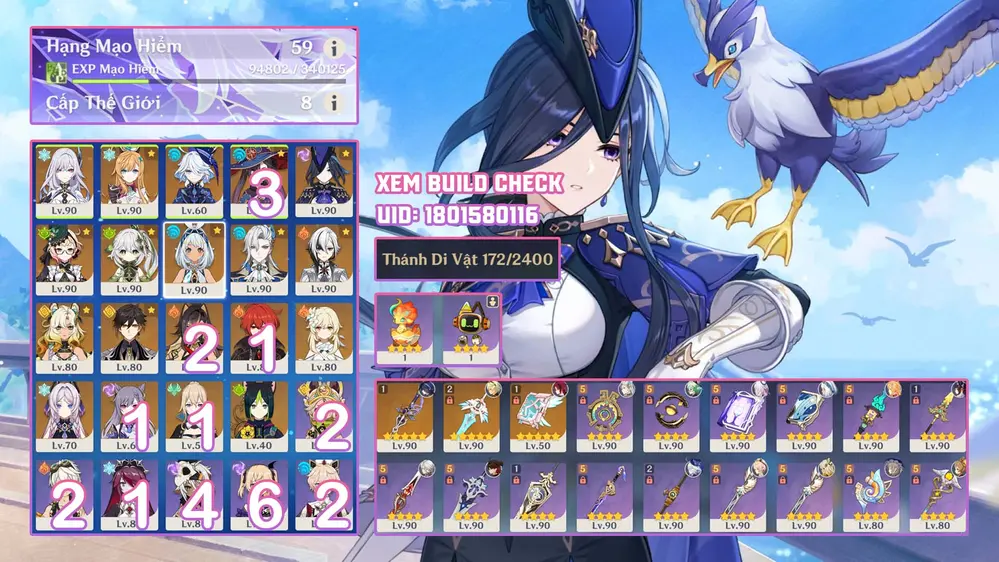Select Emilie's portrait with the glasses
The image size is (999, 562).
tap(63, 259)
